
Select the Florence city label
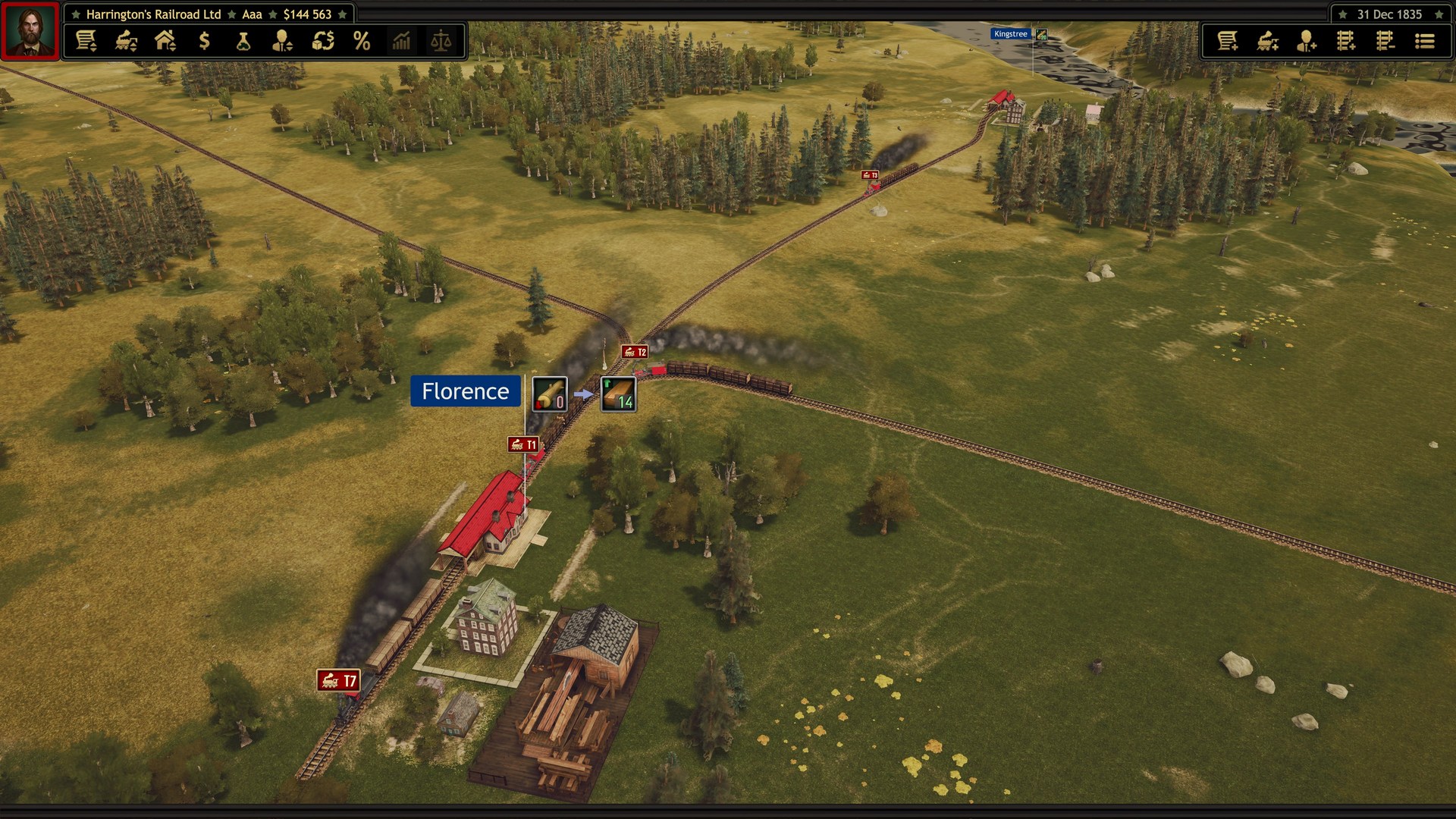pos(465,392)
